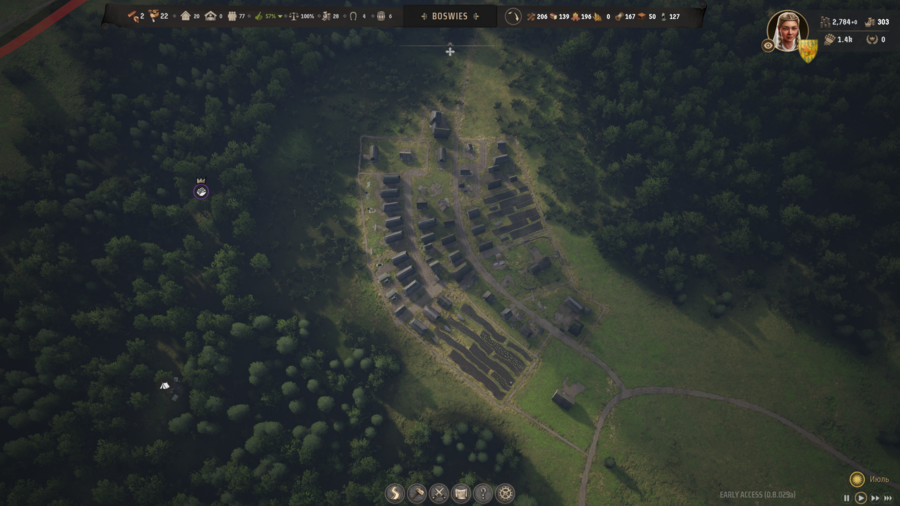Click the round map marker in the forest

201,191
